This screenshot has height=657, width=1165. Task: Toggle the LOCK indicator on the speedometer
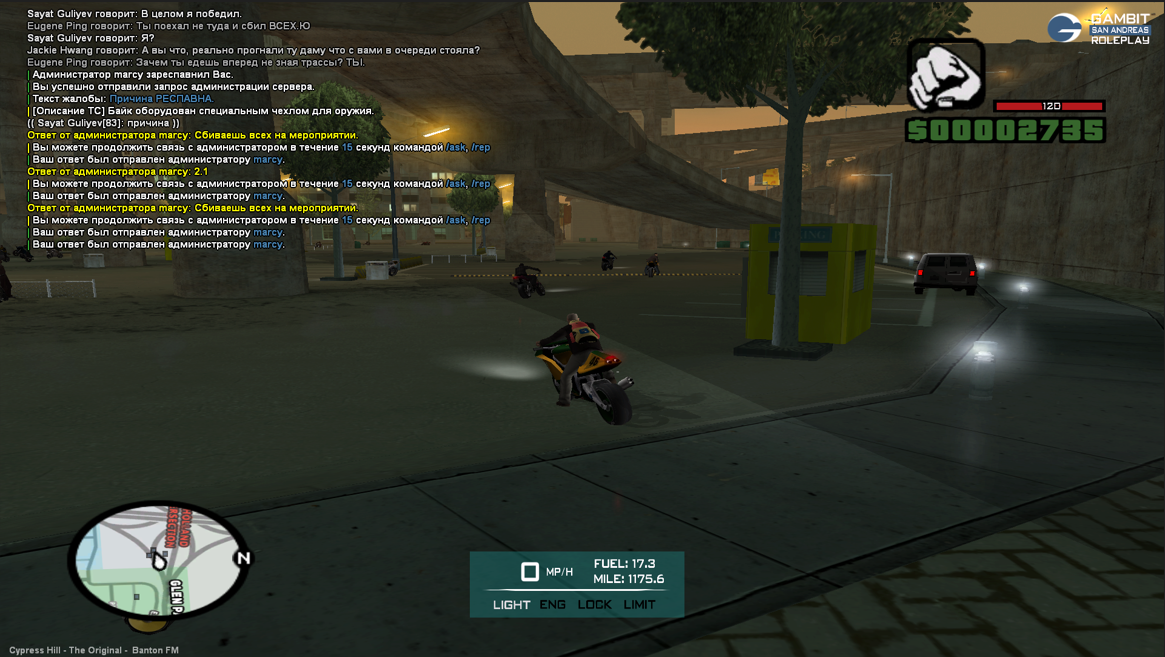click(594, 605)
